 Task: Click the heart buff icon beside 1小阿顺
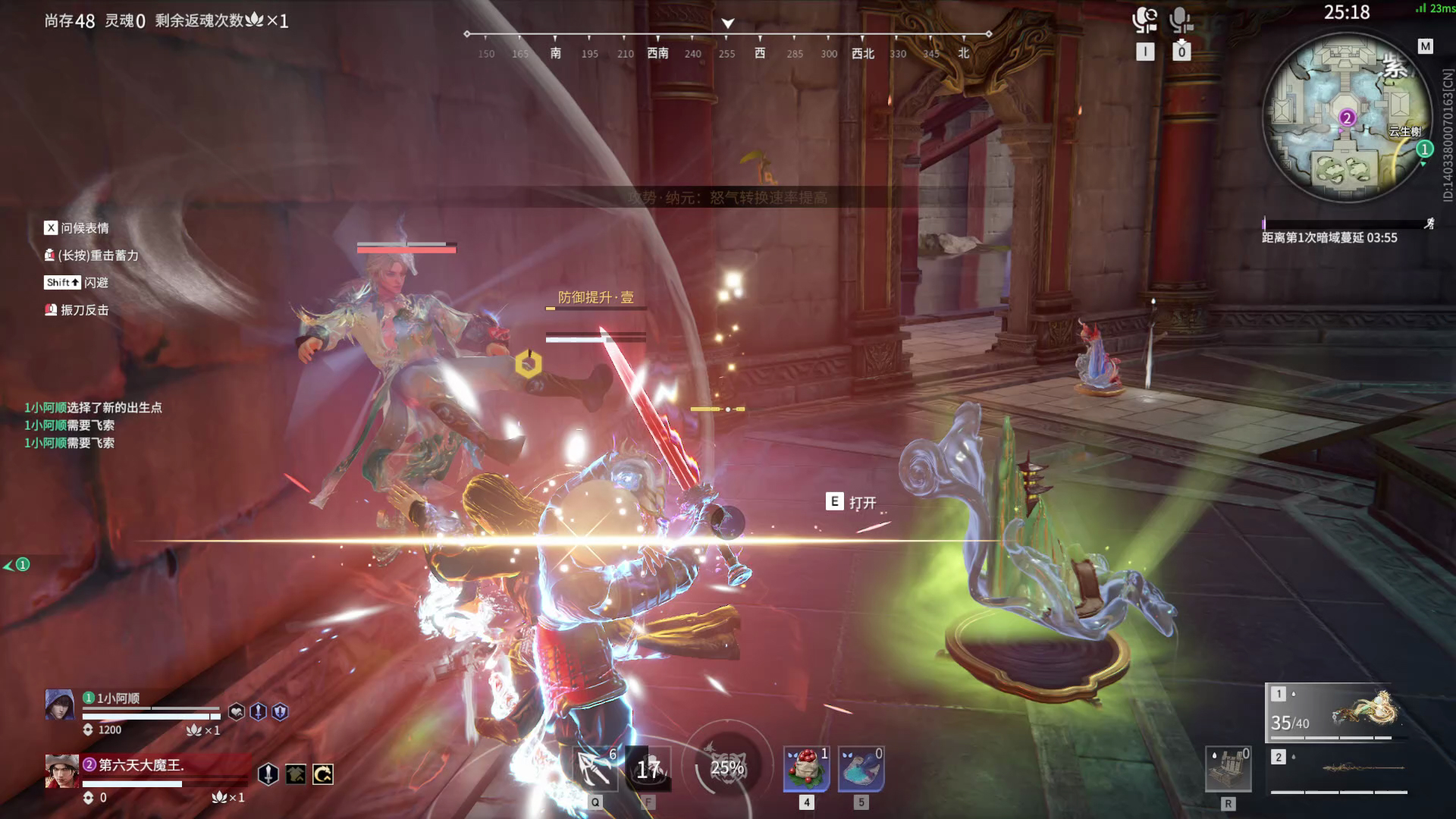(237, 711)
